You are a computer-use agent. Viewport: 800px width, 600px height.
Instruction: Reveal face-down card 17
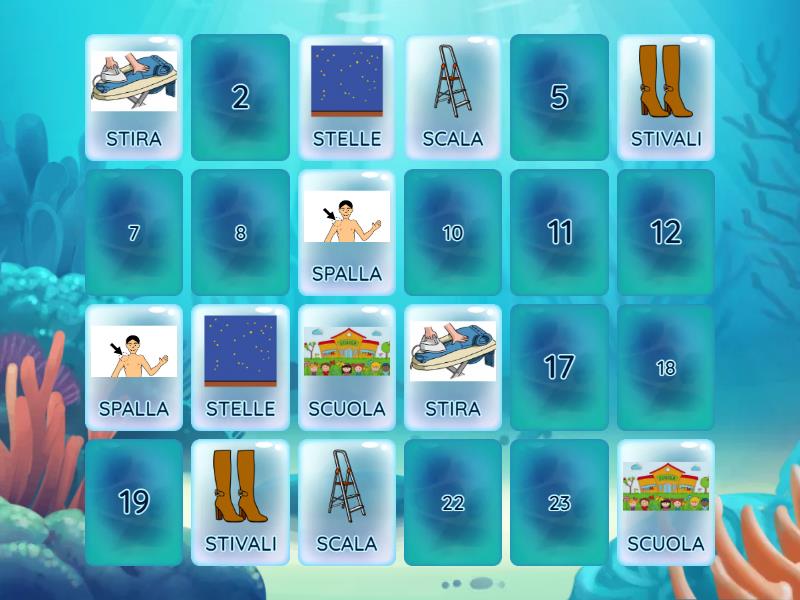click(559, 367)
